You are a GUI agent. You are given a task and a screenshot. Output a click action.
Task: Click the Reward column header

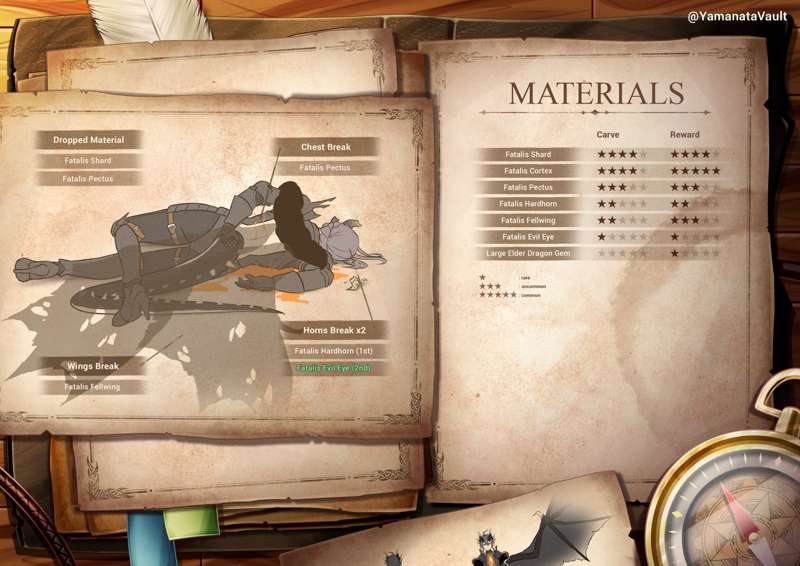tap(685, 134)
